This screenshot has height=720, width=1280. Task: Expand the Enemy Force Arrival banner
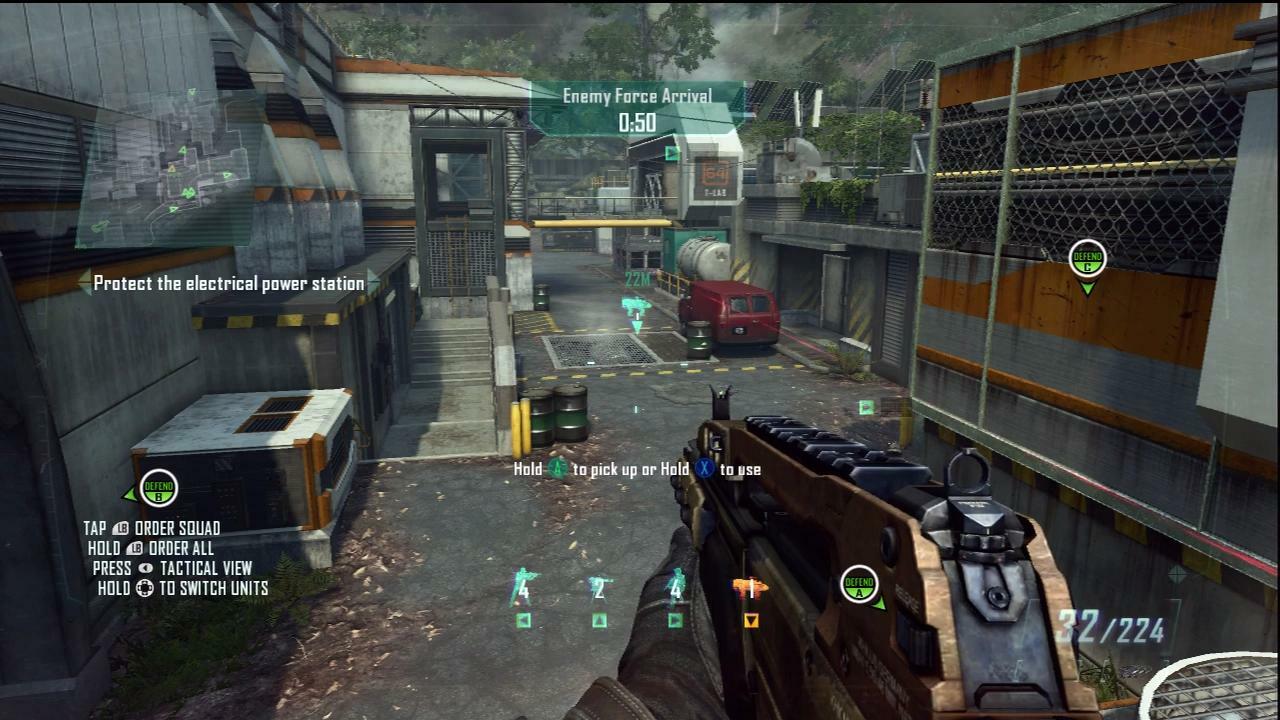click(x=637, y=97)
